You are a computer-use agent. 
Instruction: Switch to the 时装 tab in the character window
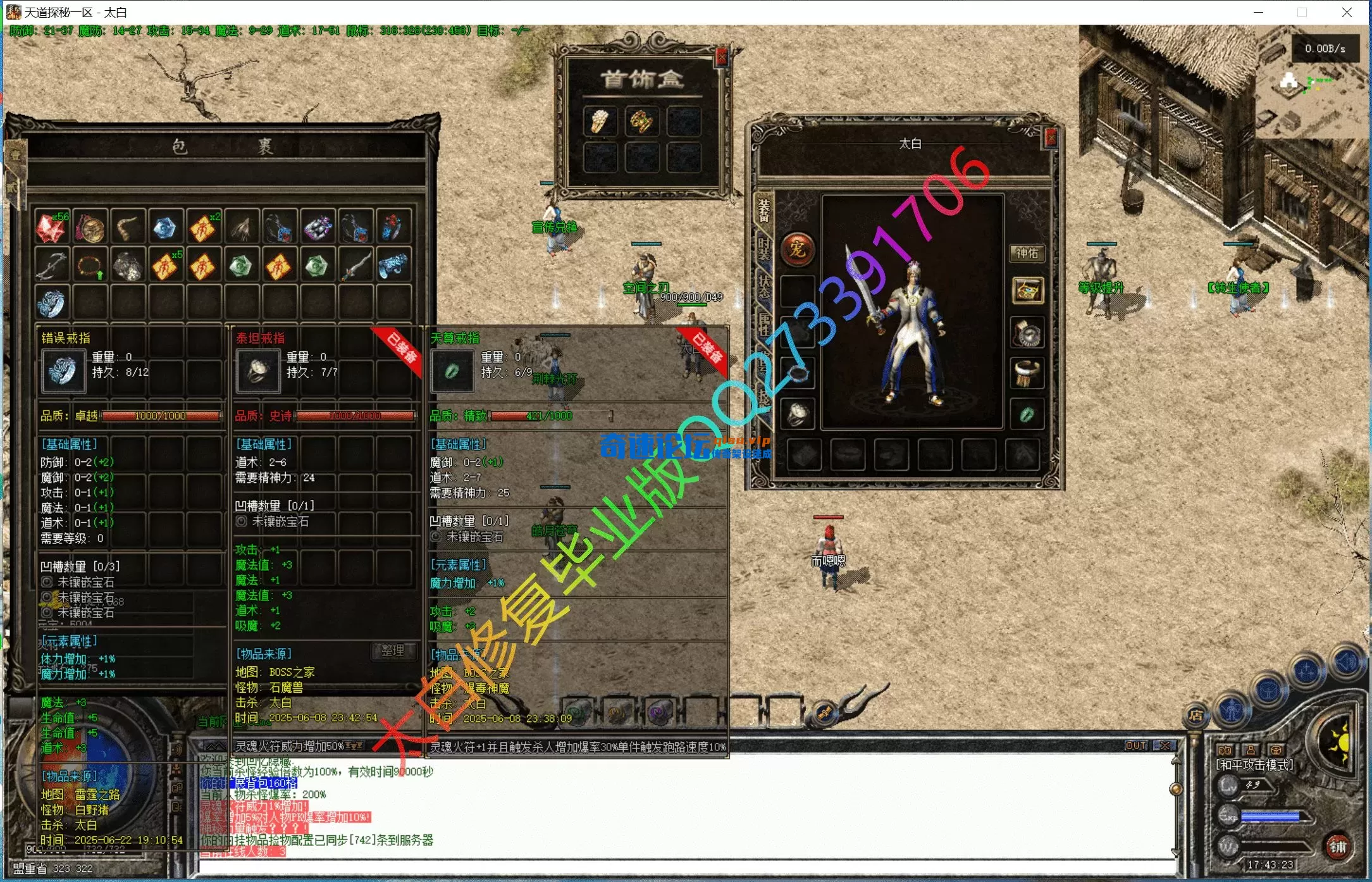point(763,249)
